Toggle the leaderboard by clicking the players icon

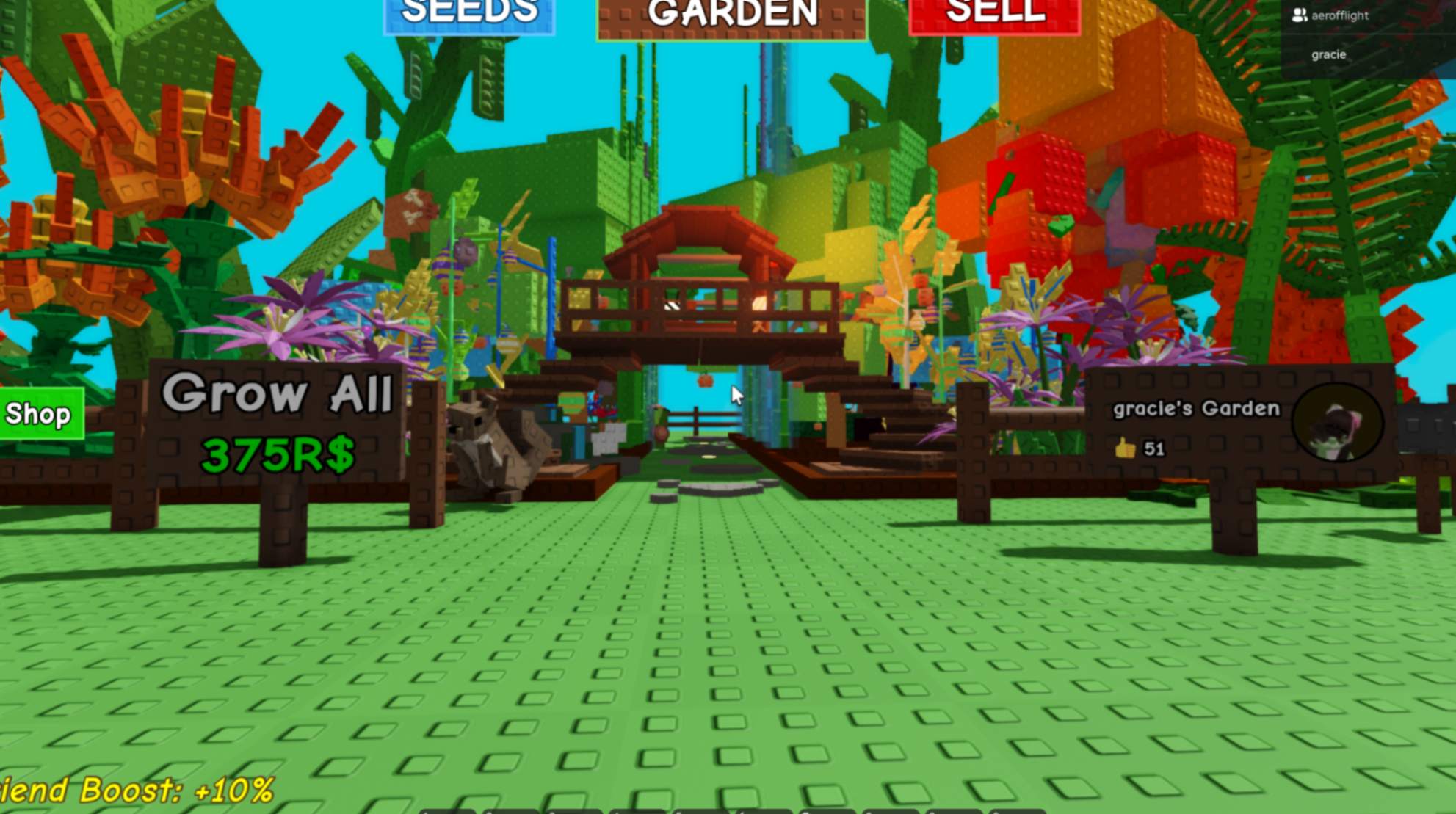pyautogui.click(x=1300, y=15)
